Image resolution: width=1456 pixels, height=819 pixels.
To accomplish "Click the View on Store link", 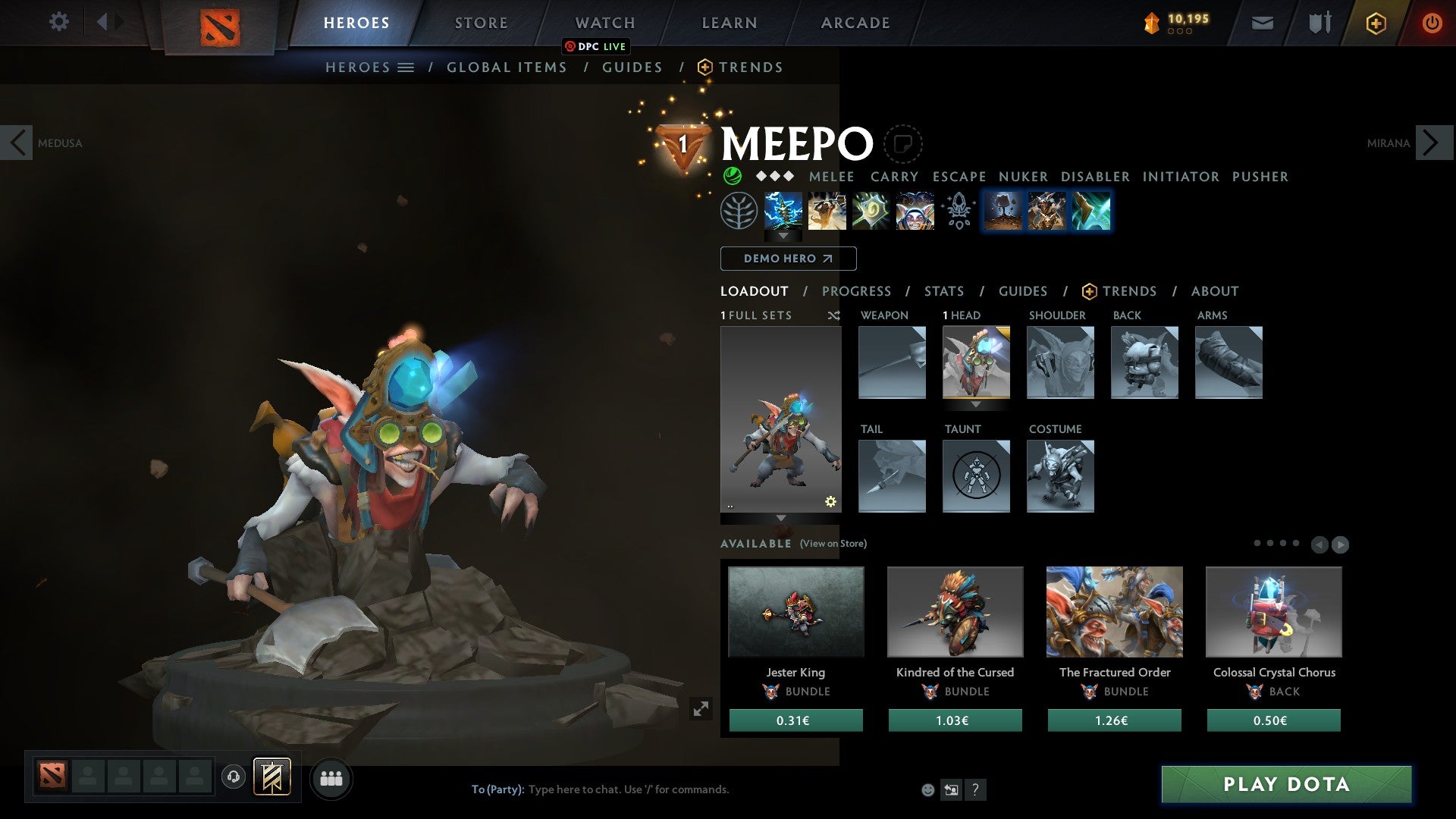I will point(832,544).
